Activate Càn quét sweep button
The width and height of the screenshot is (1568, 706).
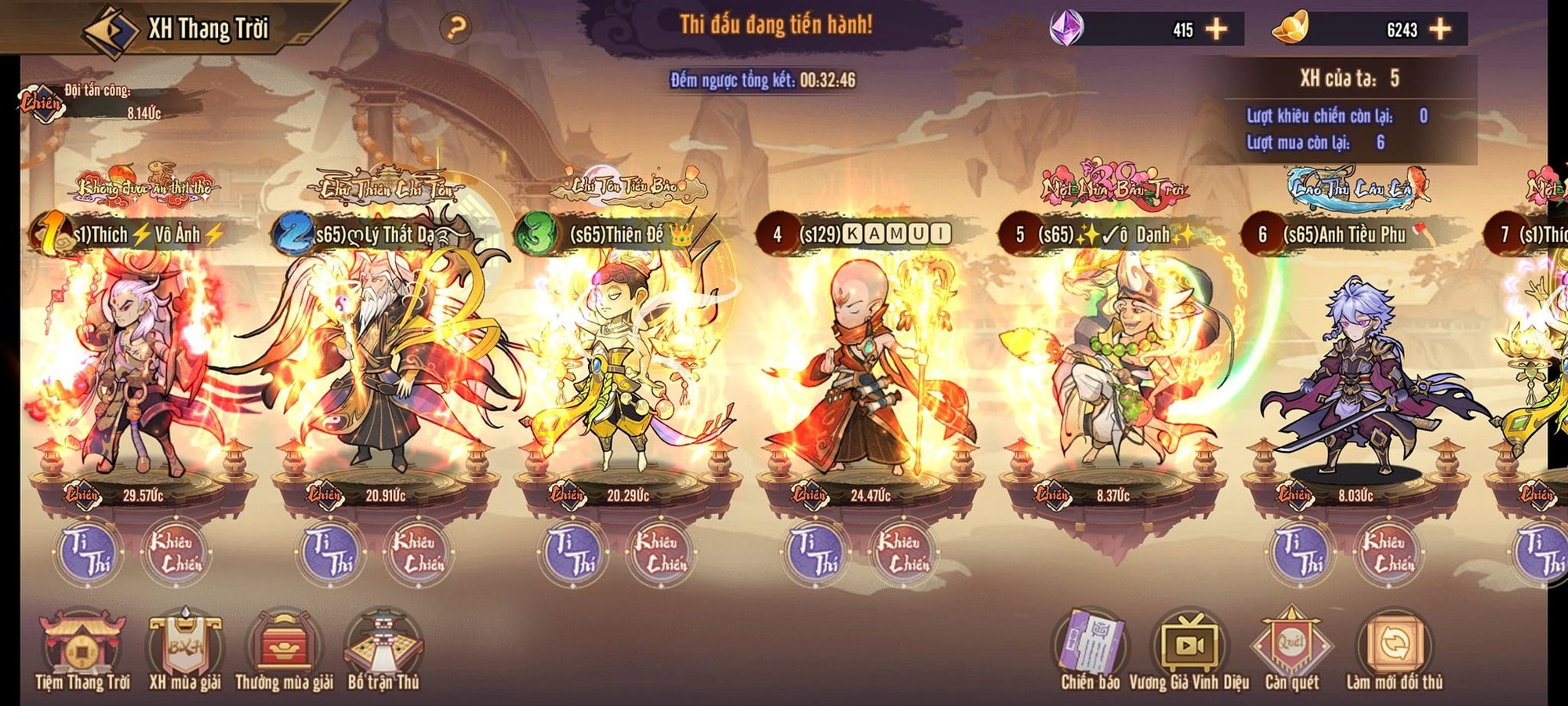pyautogui.click(x=1291, y=650)
